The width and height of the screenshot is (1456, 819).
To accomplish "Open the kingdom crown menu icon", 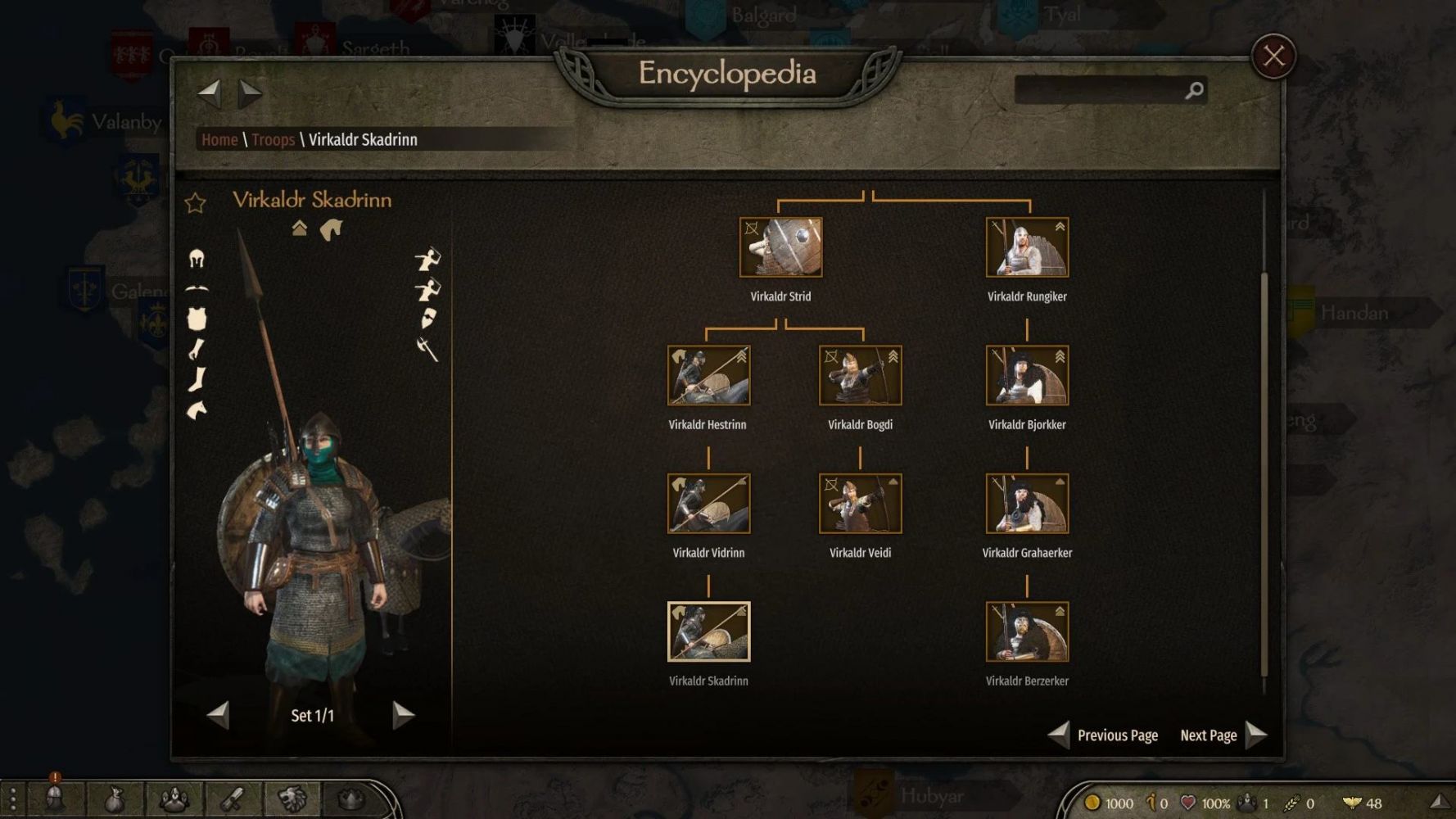I will 350,799.
